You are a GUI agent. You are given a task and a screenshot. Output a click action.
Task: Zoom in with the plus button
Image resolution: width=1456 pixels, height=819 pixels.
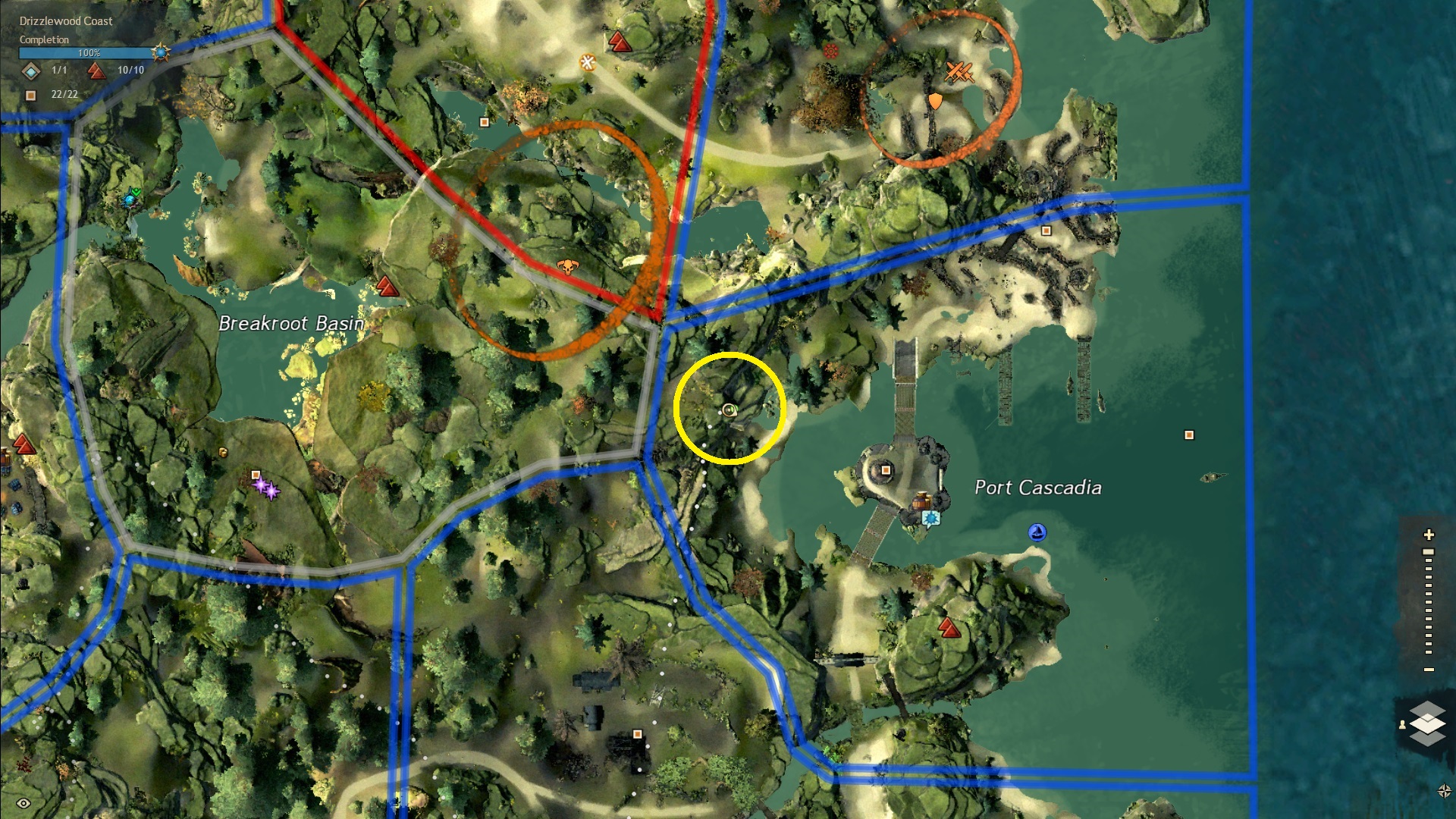click(x=1429, y=535)
